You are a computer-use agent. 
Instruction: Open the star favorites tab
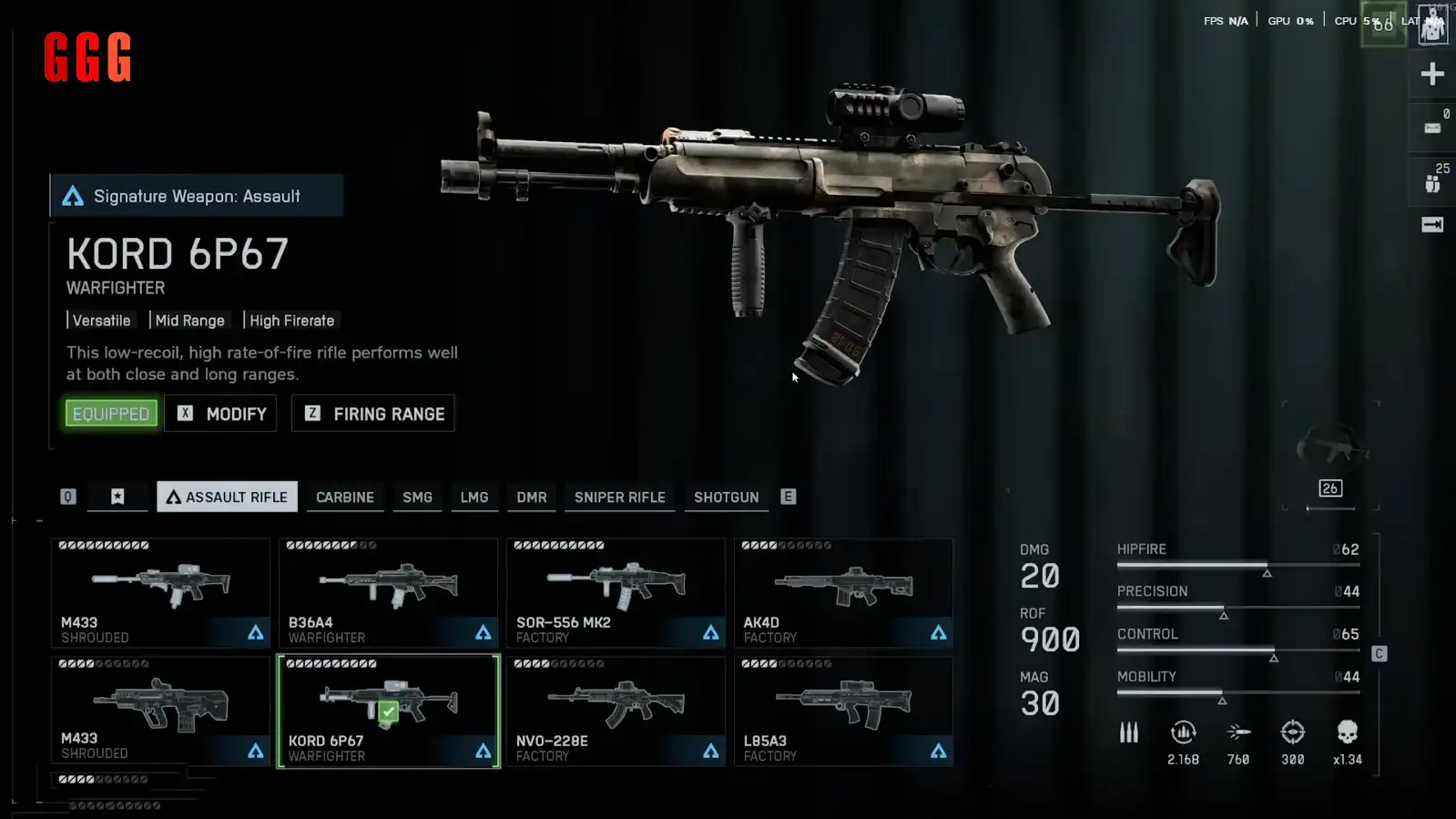(x=117, y=497)
